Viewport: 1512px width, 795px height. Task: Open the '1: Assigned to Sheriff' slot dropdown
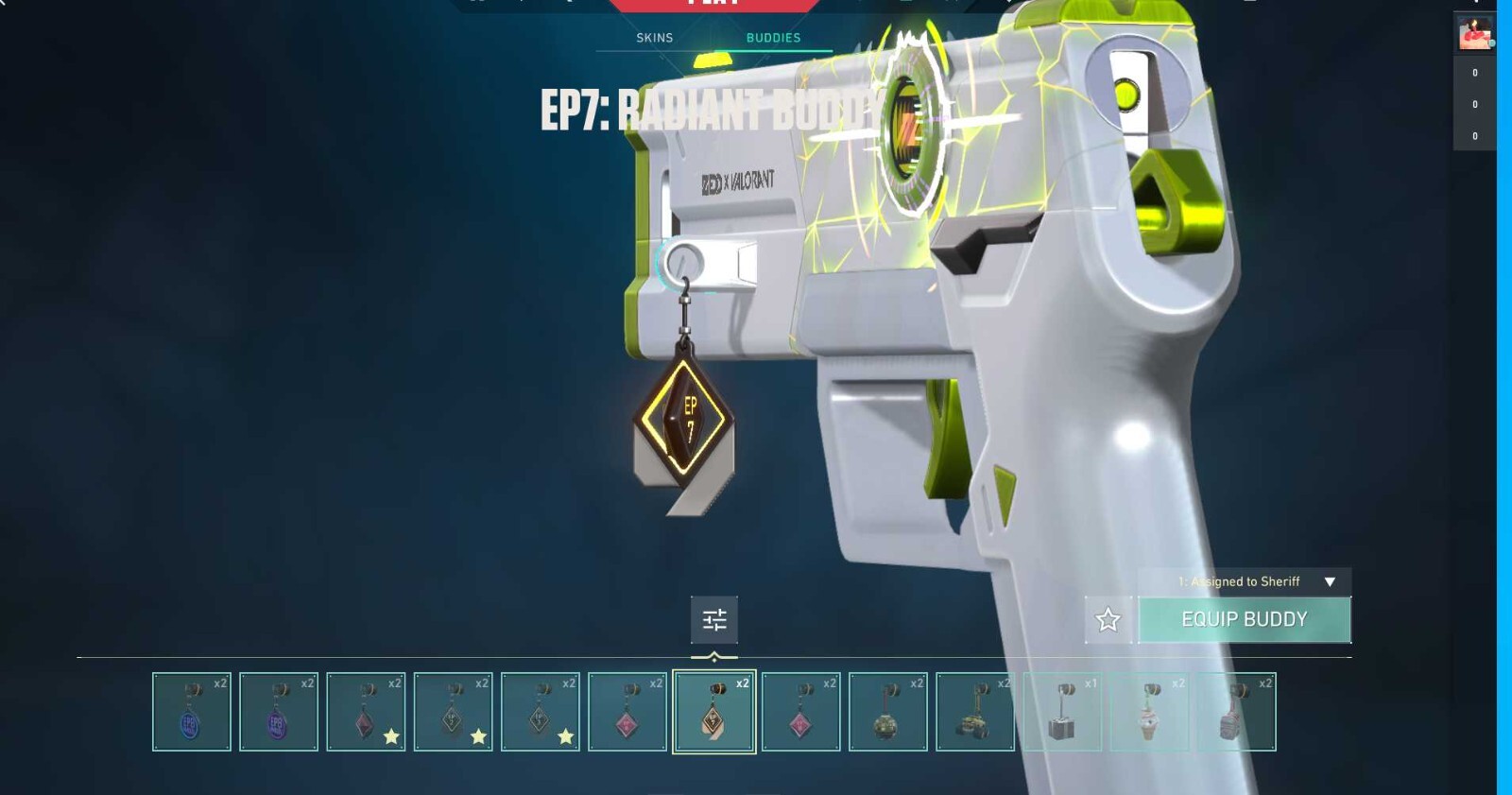tap(1241, 582)
